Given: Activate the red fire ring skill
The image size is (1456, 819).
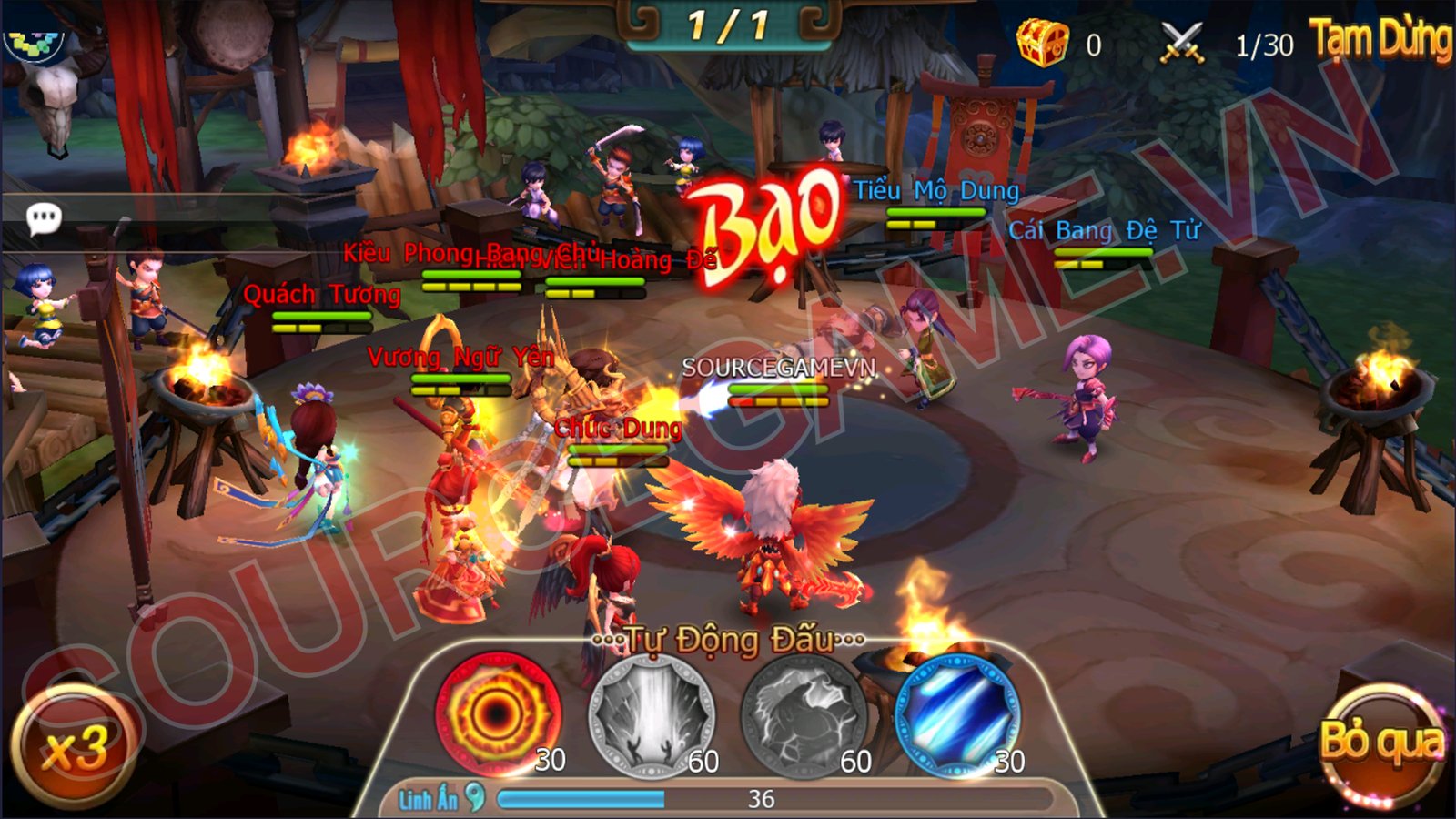Looking at the screenshot, I should pos(497,713).
